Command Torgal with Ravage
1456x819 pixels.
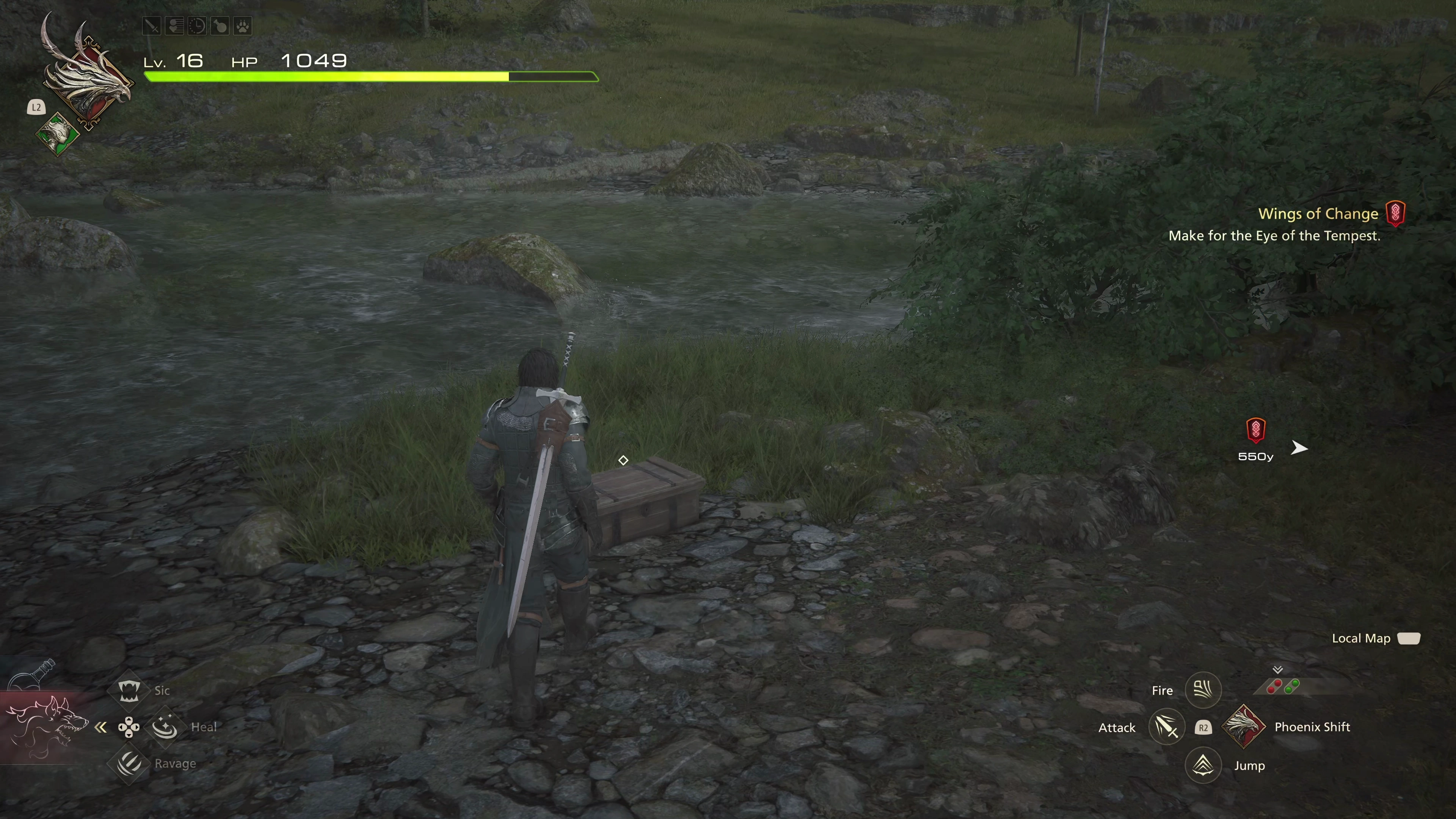(x=129, y=764)
